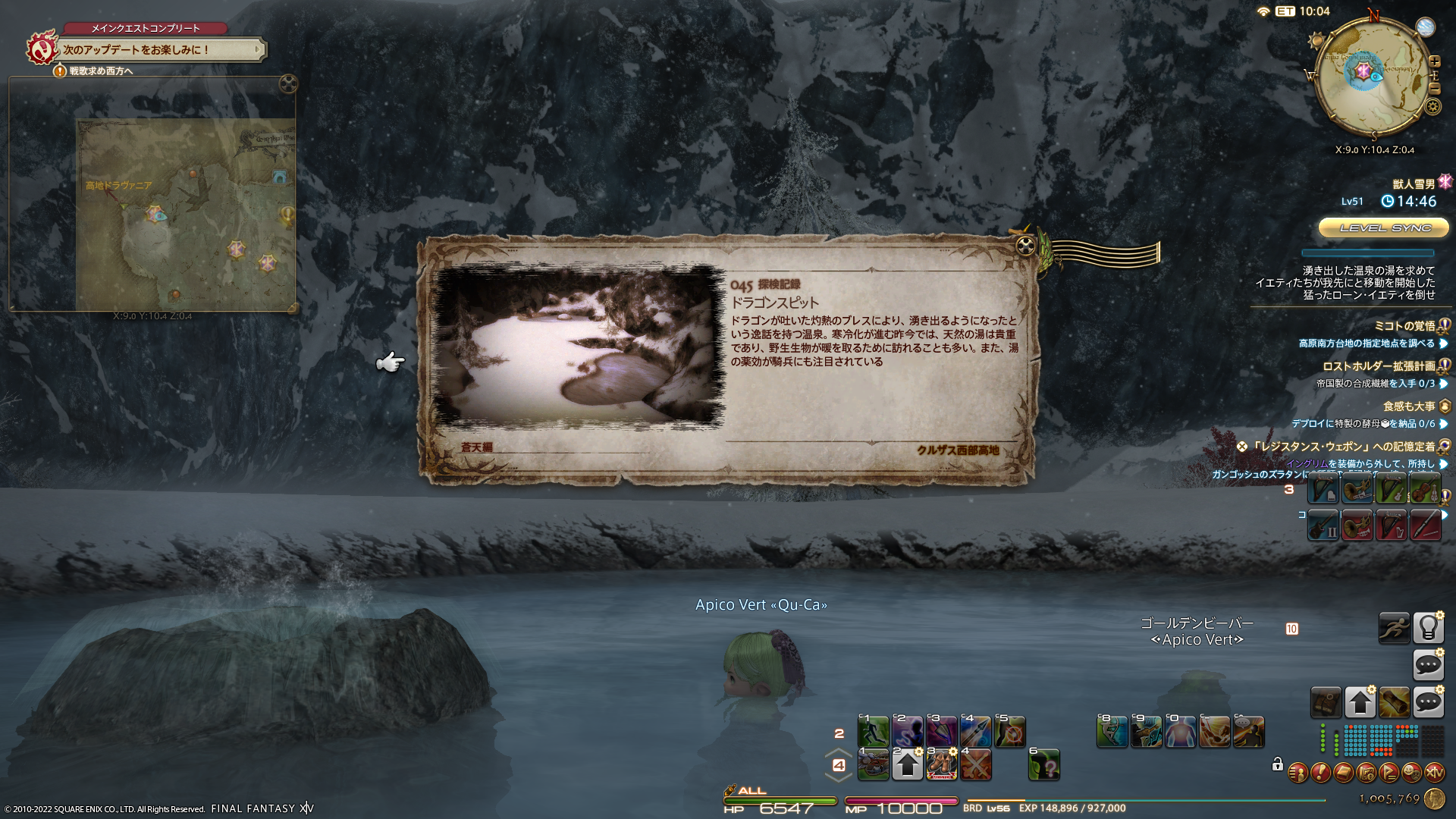The height and width of the screenshot is (819, 1456).
Task: Select the electric guitar instrument icon
Action: [1323, 526]
